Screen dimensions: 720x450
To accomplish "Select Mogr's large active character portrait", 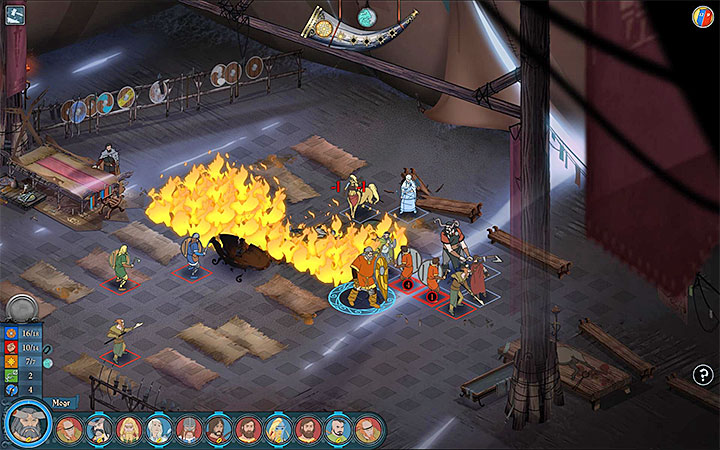I will coord(28,424).
